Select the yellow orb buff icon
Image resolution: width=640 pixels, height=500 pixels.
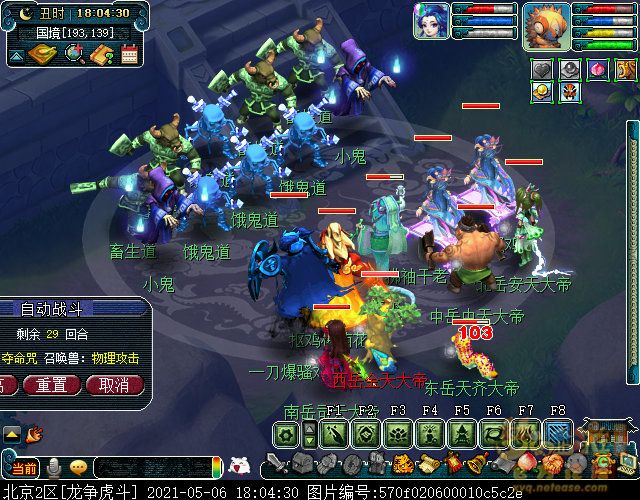coord(541,92)
